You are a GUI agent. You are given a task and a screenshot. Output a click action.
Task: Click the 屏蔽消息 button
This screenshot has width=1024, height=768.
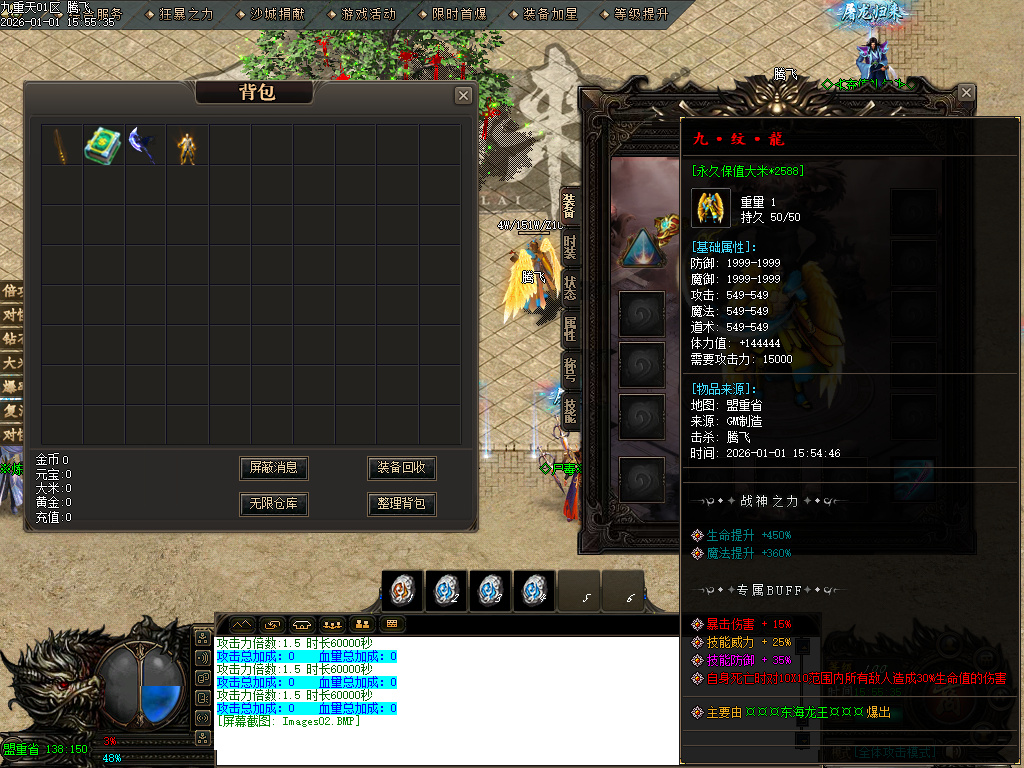[x=274, y=468]
